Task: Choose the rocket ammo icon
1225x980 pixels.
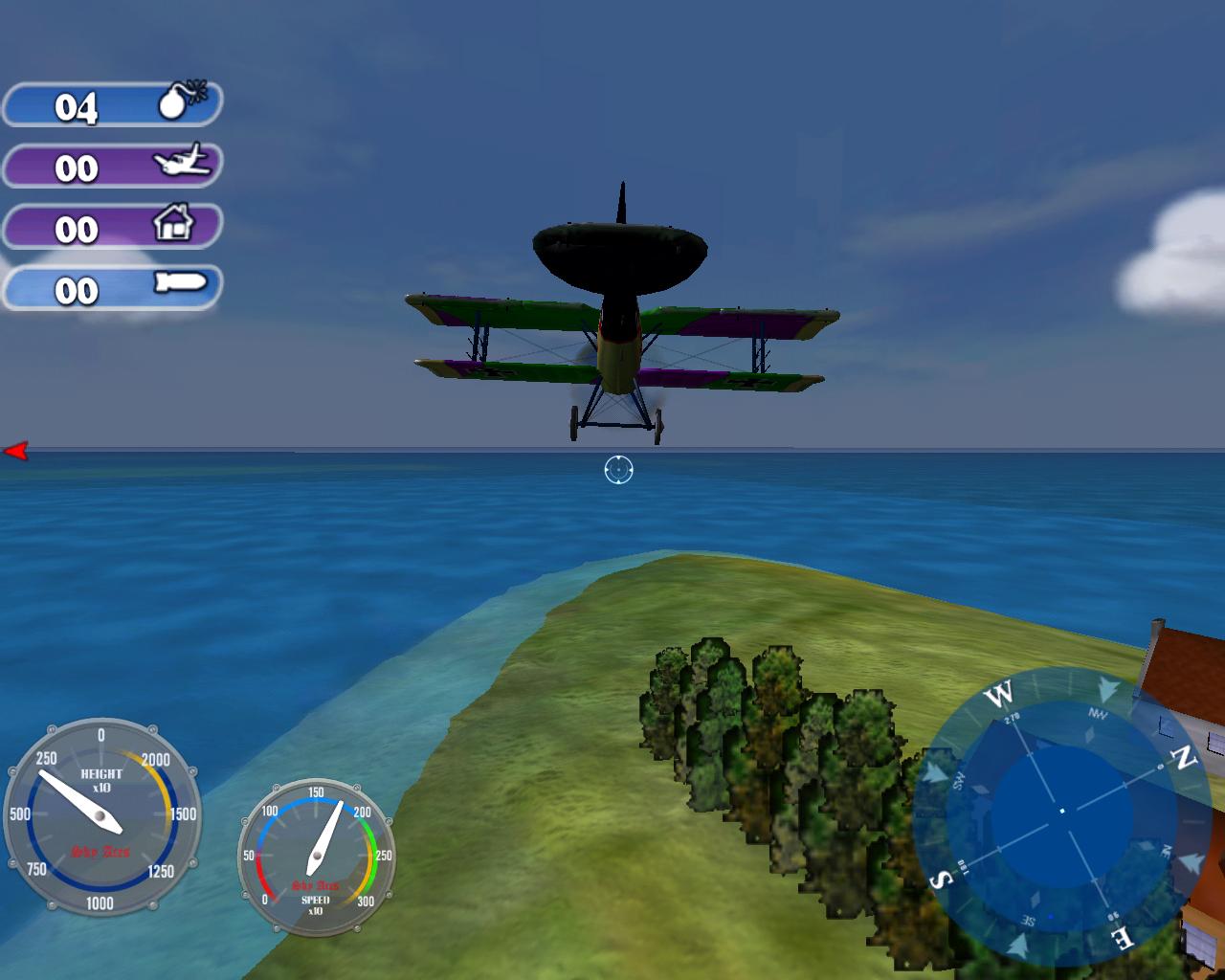Action: point(179,283)
